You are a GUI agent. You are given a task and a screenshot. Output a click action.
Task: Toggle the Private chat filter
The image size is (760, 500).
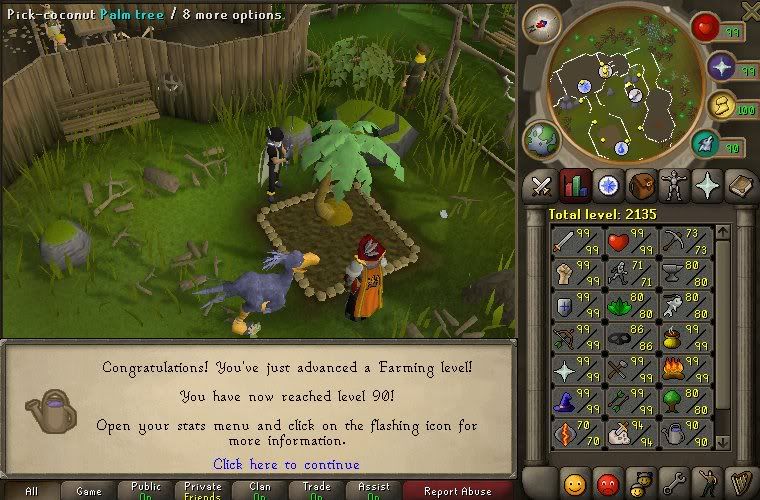(203, 491)
